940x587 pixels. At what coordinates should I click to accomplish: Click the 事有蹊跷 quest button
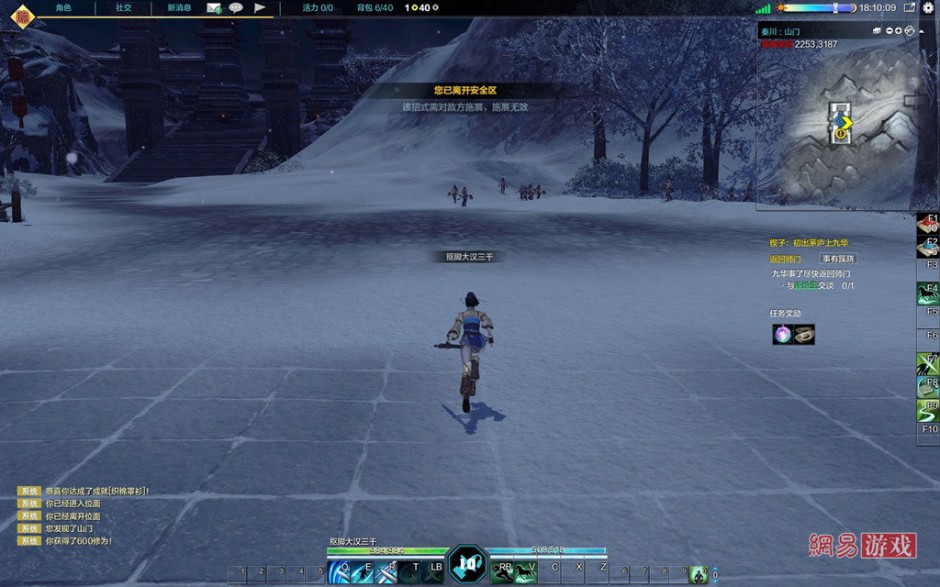tap(838, 259)
